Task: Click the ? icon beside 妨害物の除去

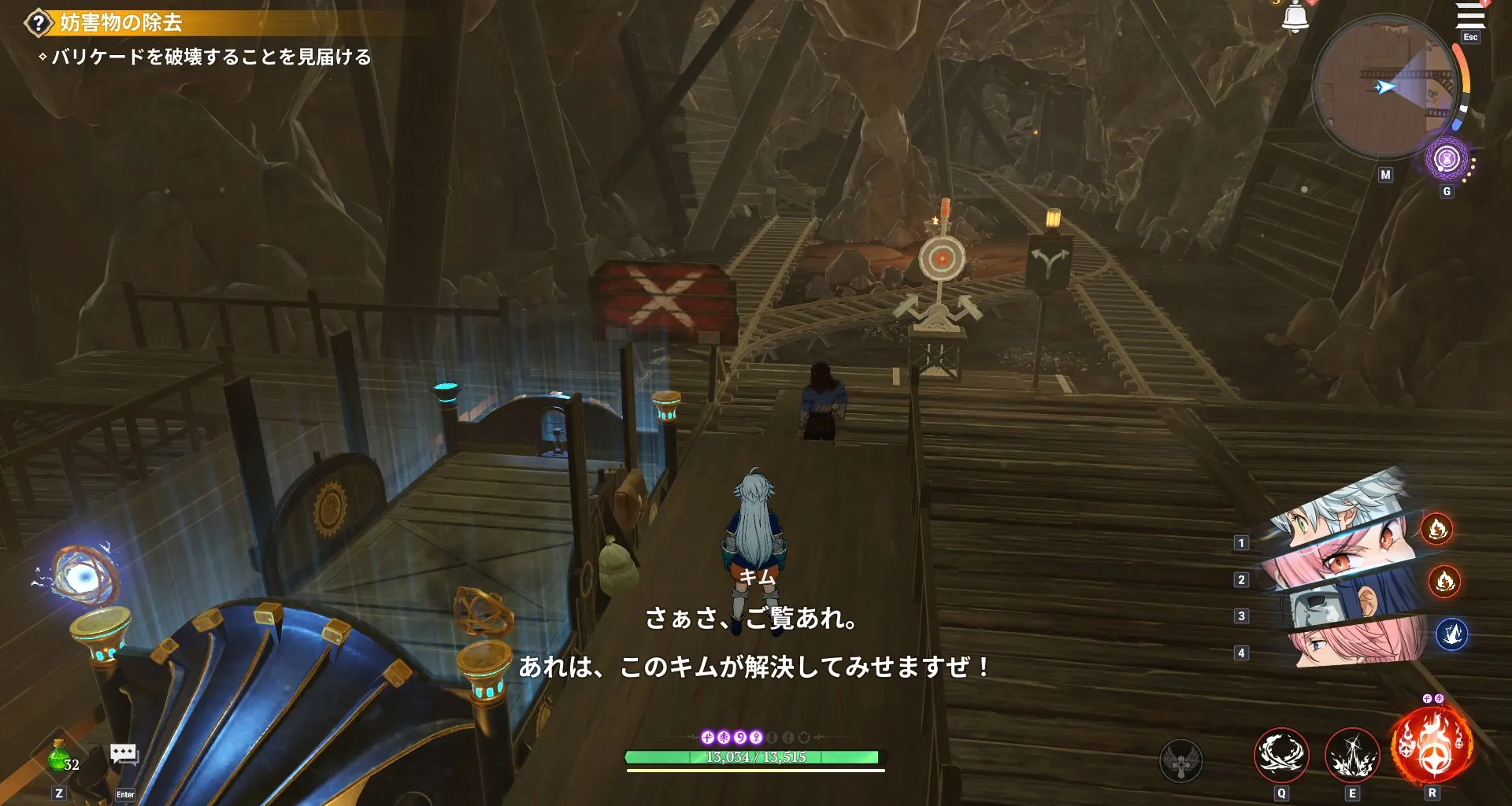Action: (x=38, y=22)
